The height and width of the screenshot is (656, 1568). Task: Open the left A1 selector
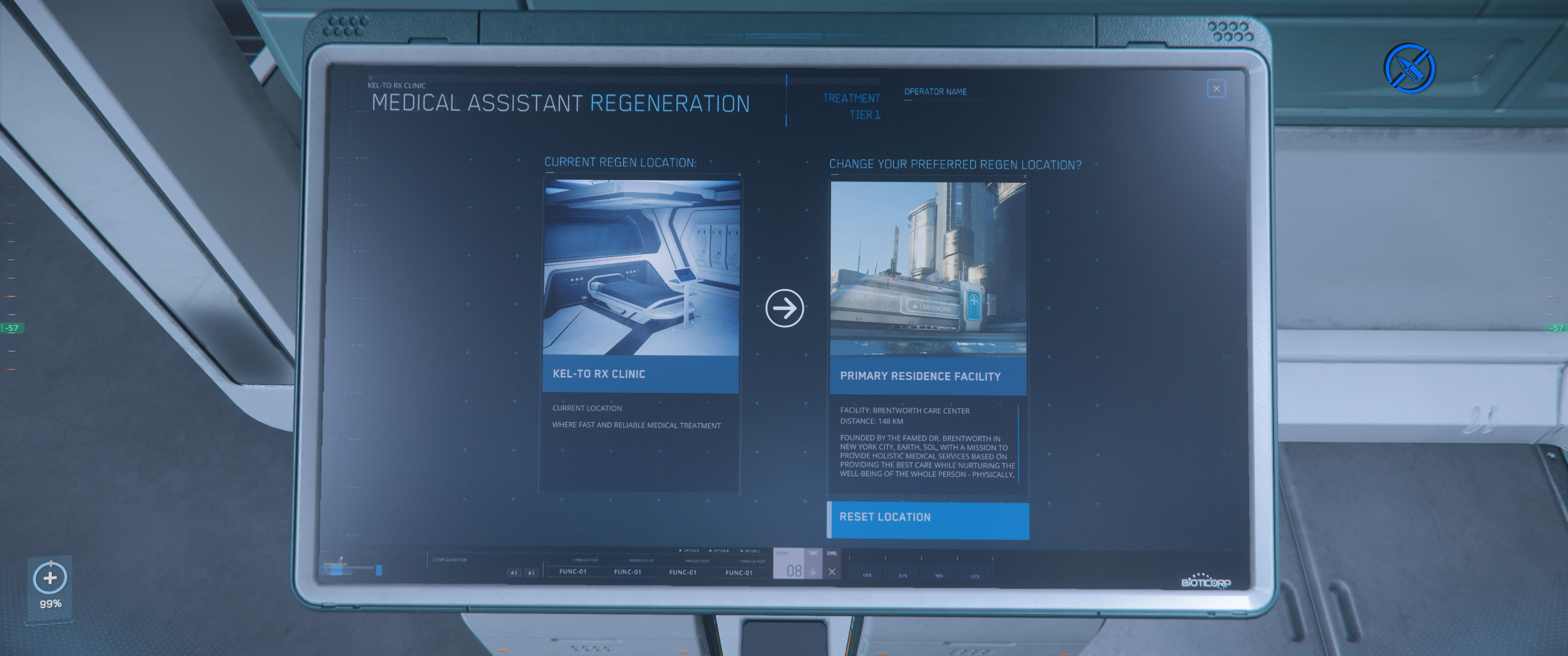(x=514, y=572)
